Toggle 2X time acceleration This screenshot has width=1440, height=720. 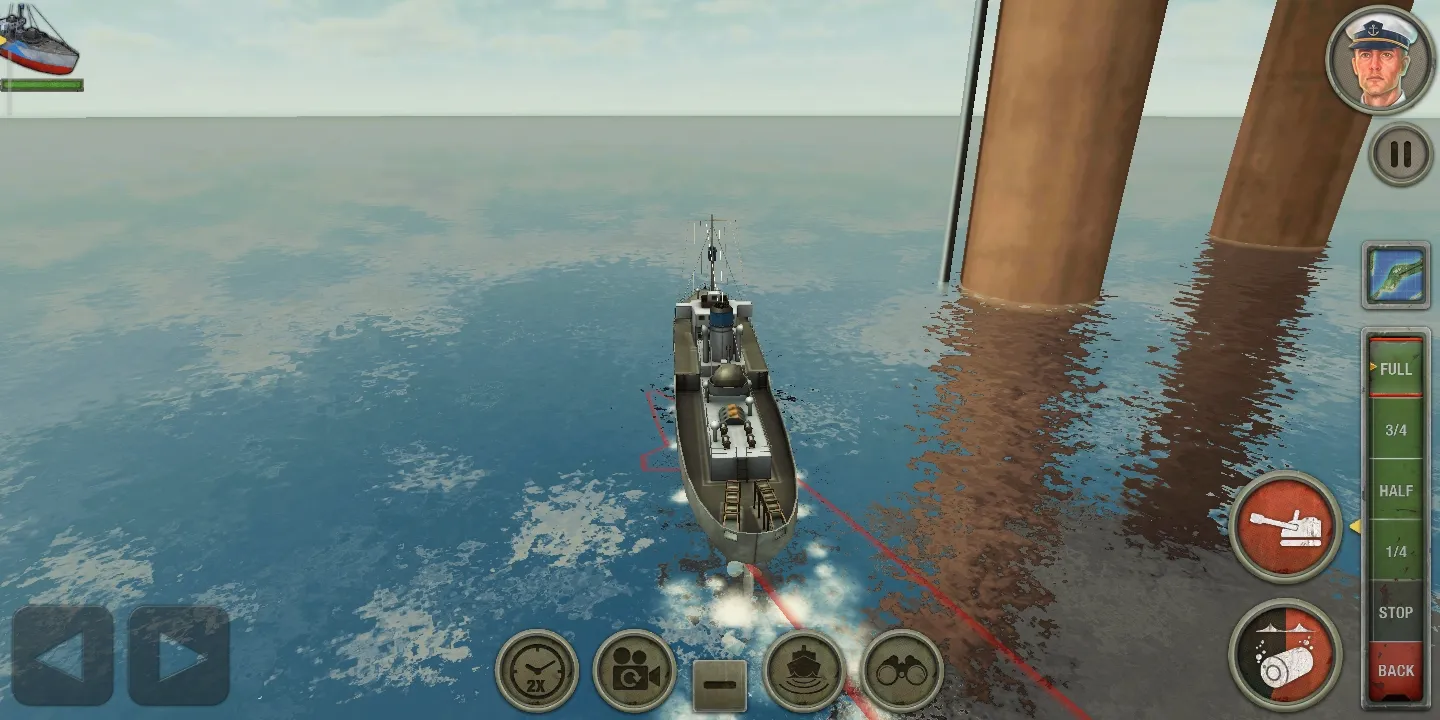(x=537, y=671)
